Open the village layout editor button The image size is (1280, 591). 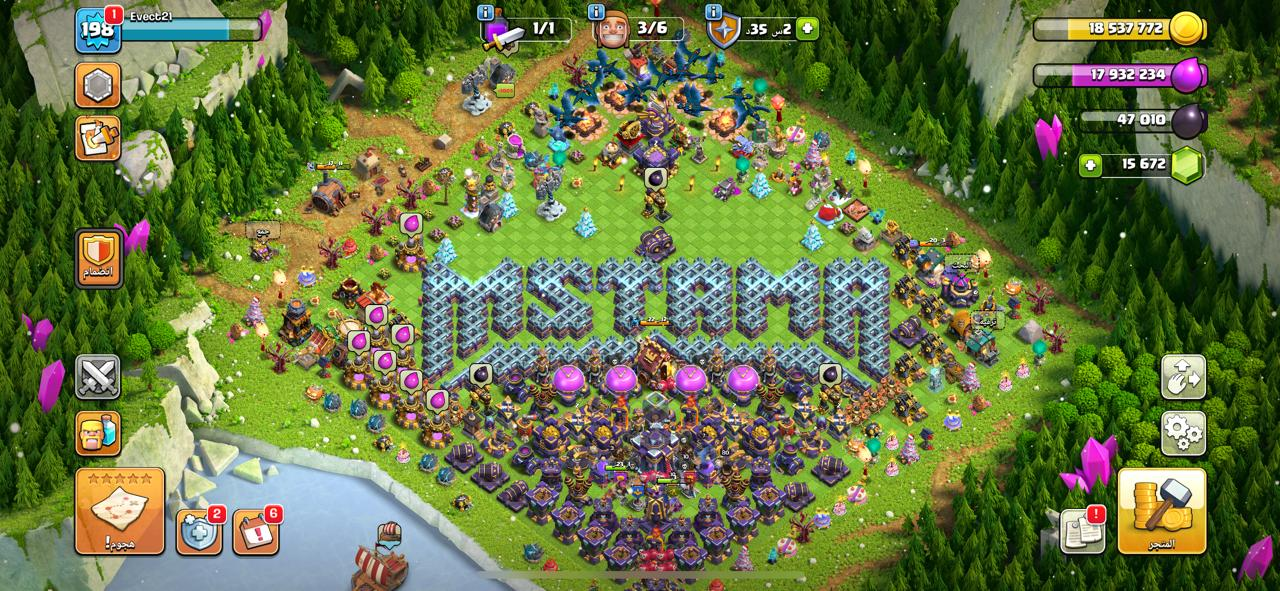(x=1183, y=377)
